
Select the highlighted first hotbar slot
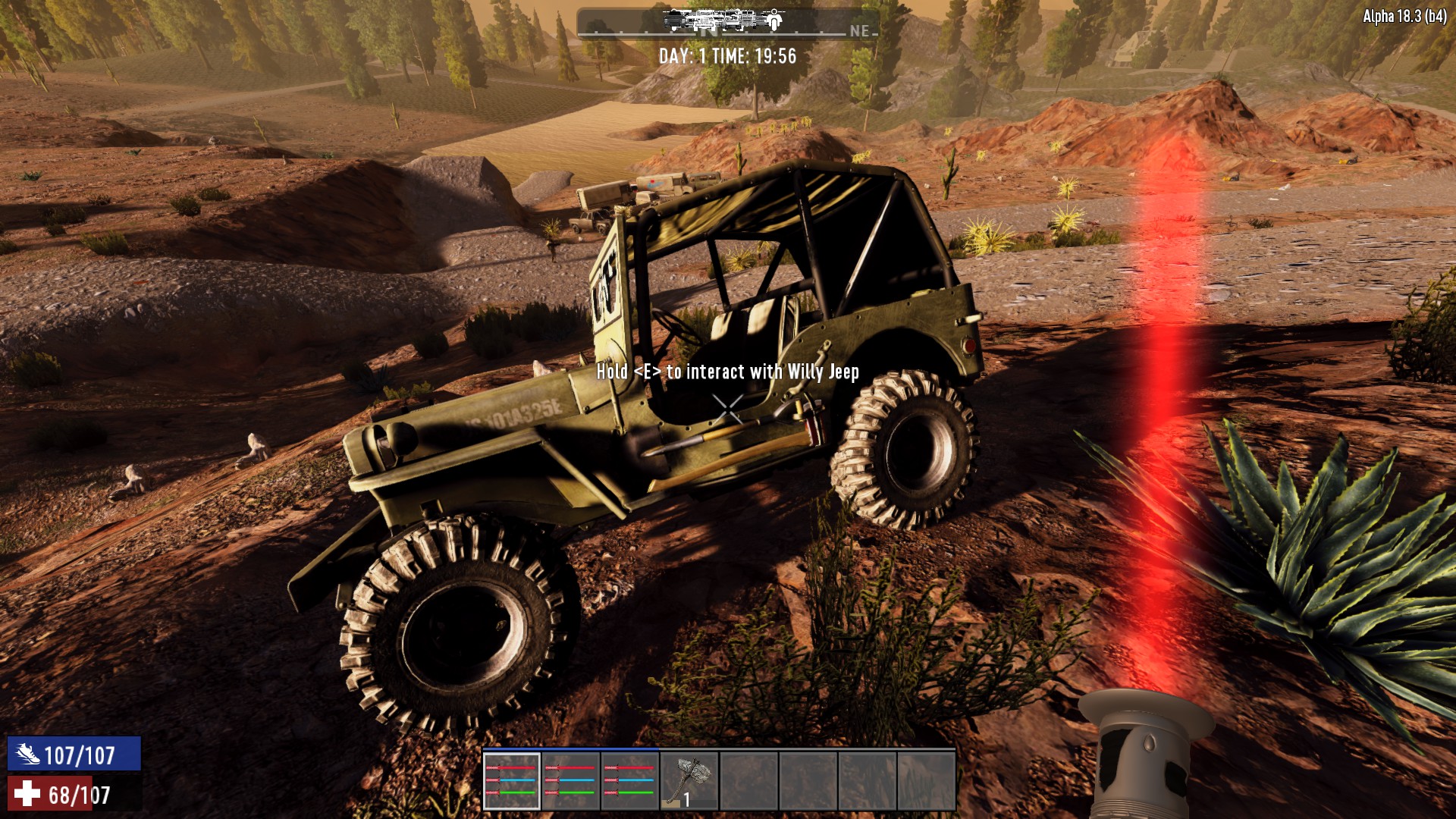(x=512, y=781)
